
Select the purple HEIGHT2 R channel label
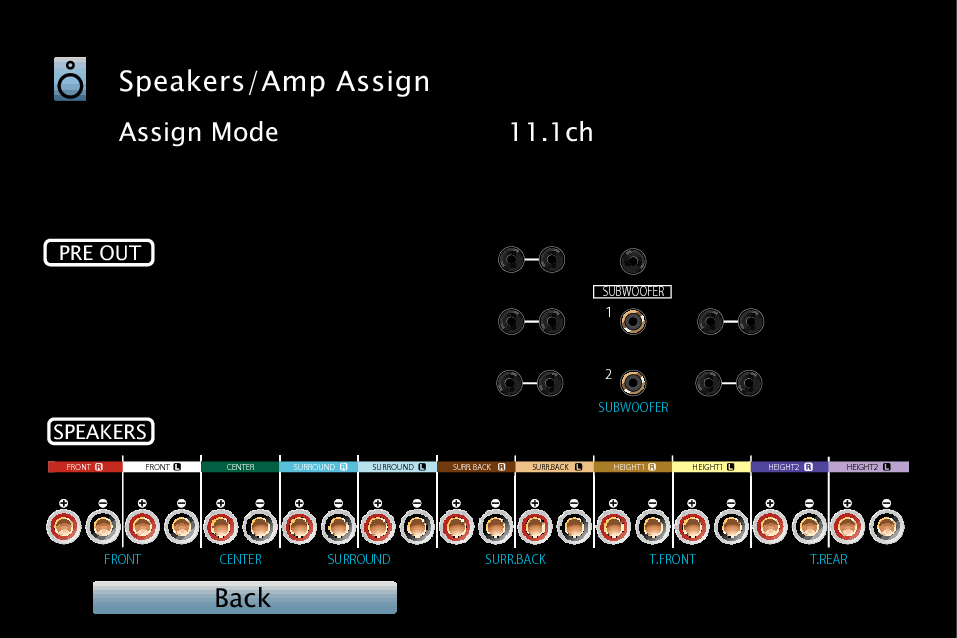tap(789, 467)
